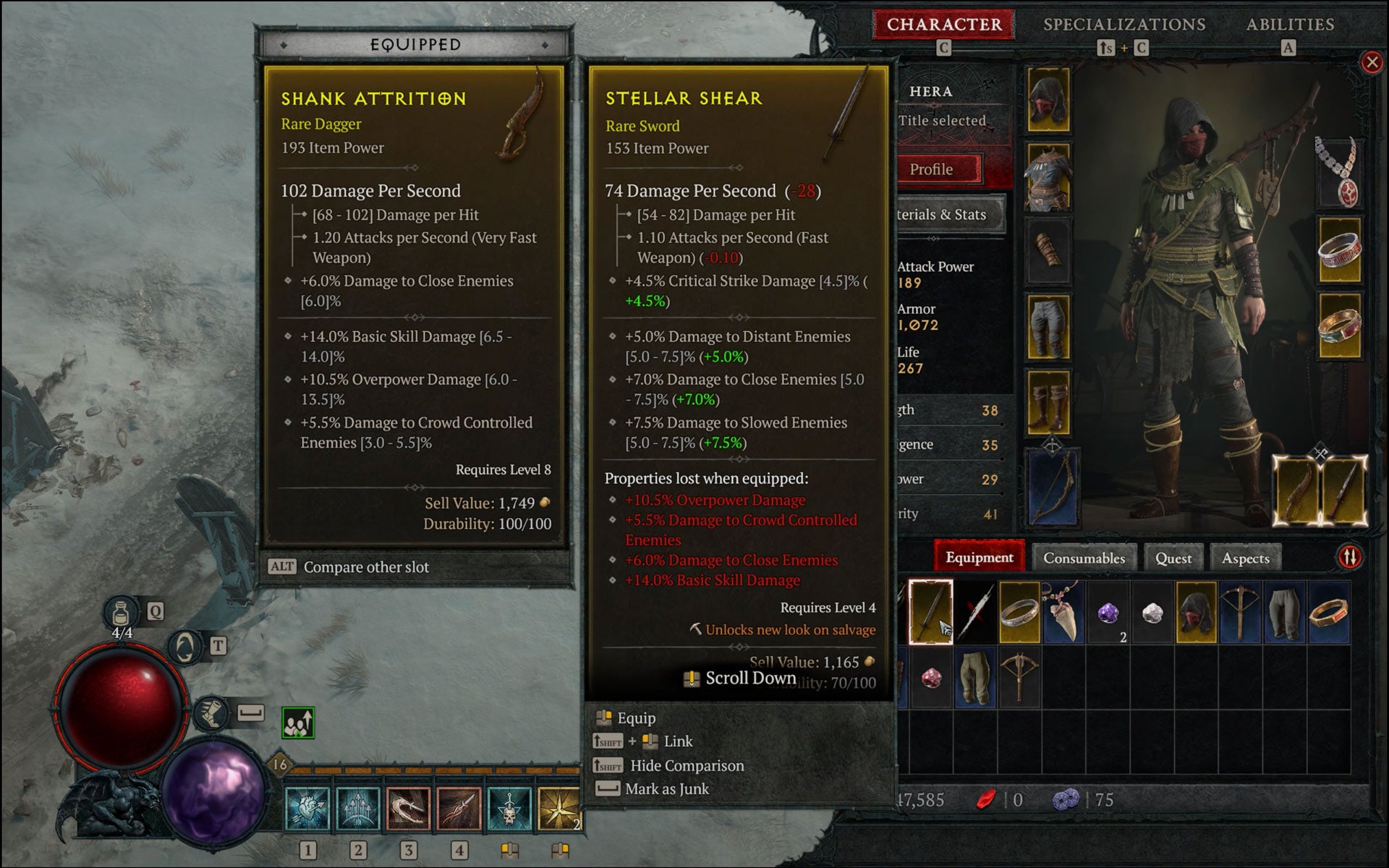Click the skull-and-dagger skill icon

coord(511,807)
